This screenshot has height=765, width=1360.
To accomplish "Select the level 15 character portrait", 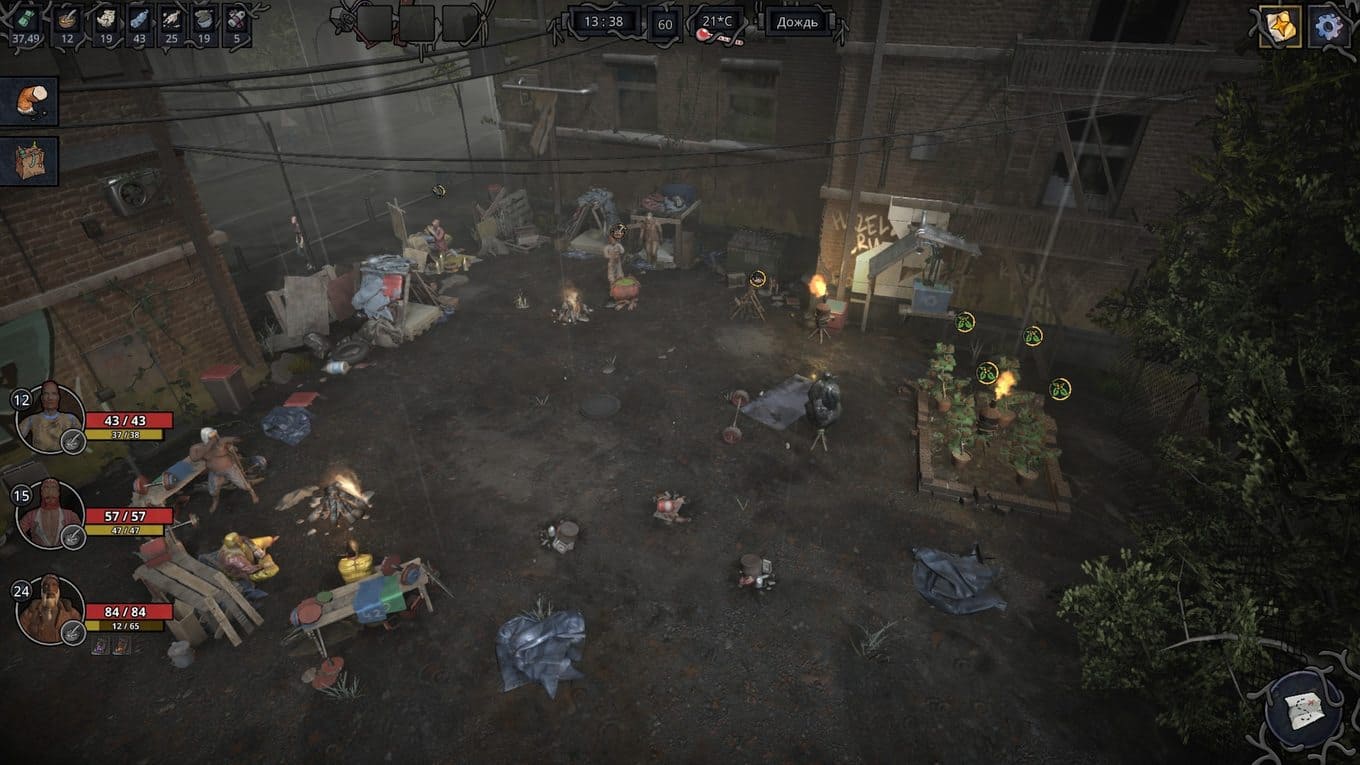I will tap(49, 513).
